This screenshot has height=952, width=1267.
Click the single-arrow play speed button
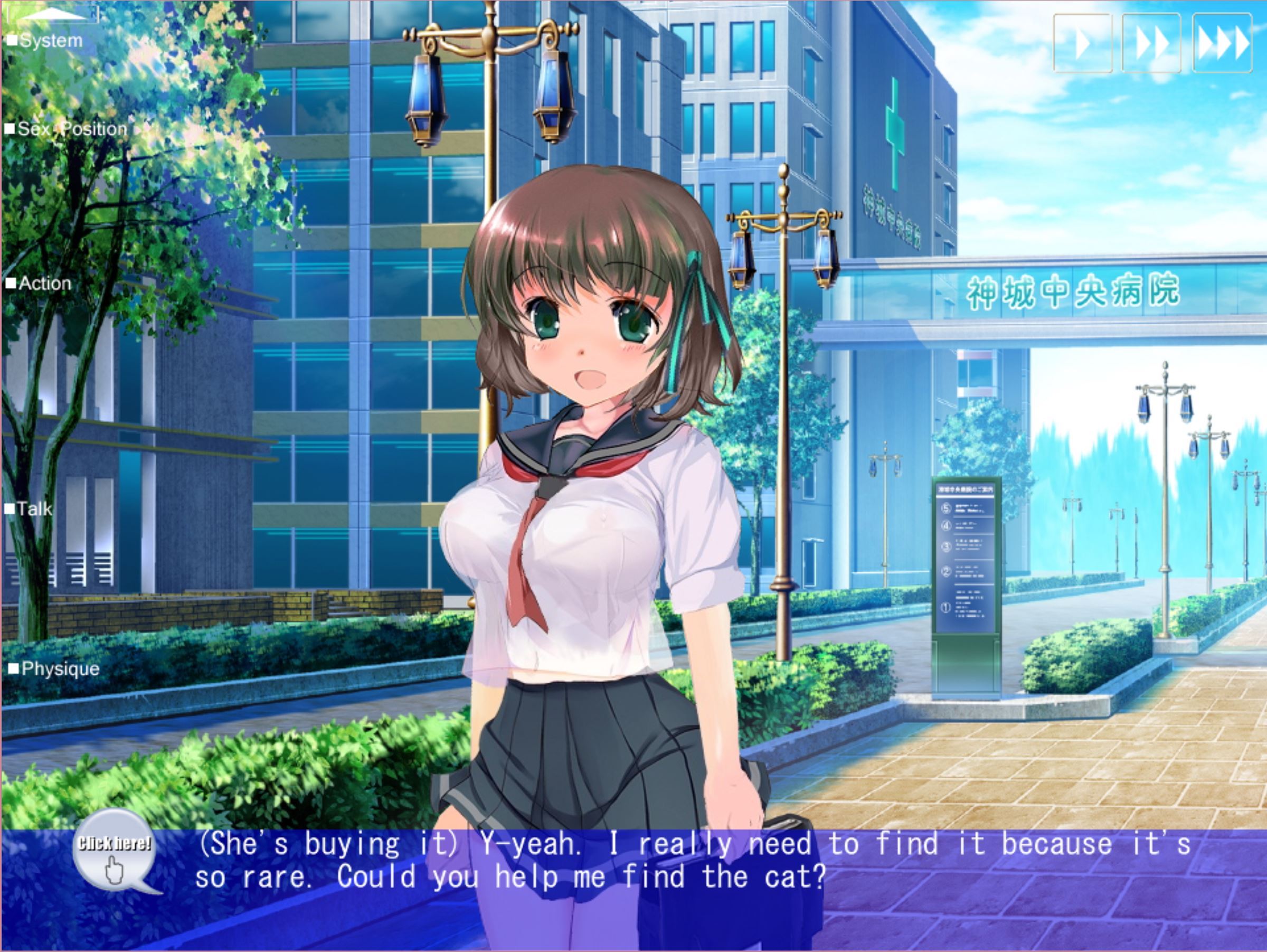click(x=1083, y=43)
